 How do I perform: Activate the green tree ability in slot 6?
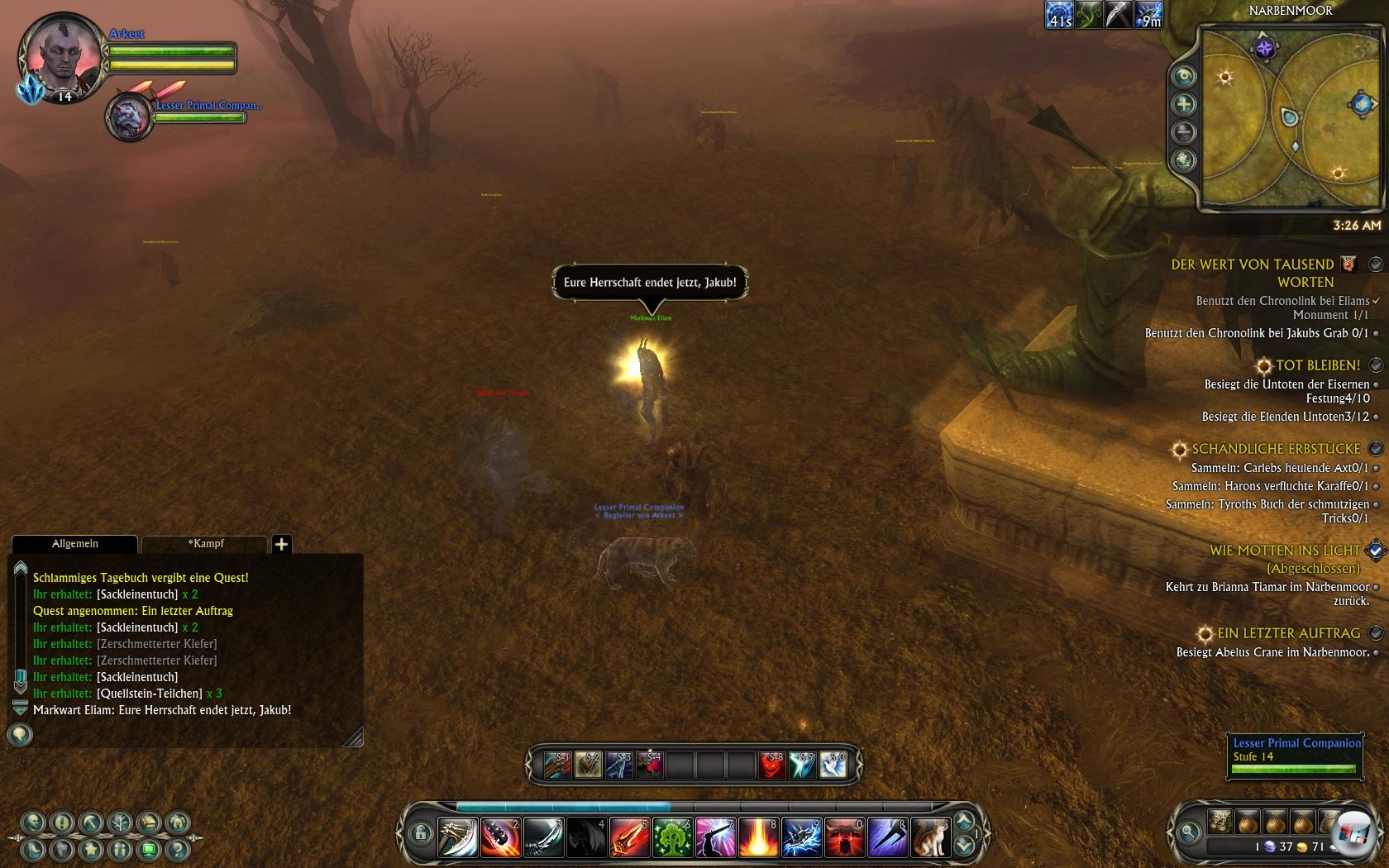click(671, 837)
